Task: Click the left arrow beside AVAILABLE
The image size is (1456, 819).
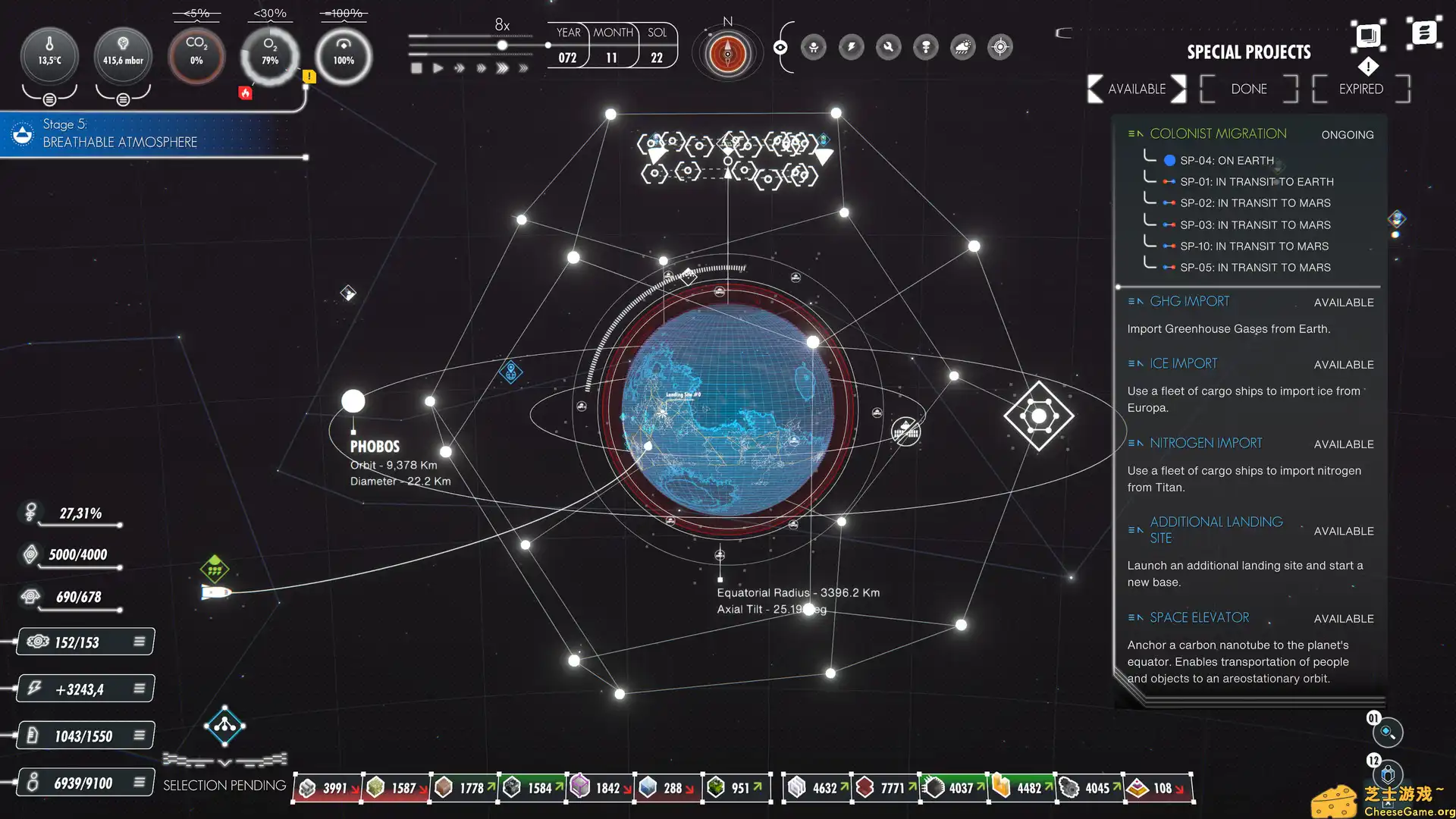Action: [1094, 89]
